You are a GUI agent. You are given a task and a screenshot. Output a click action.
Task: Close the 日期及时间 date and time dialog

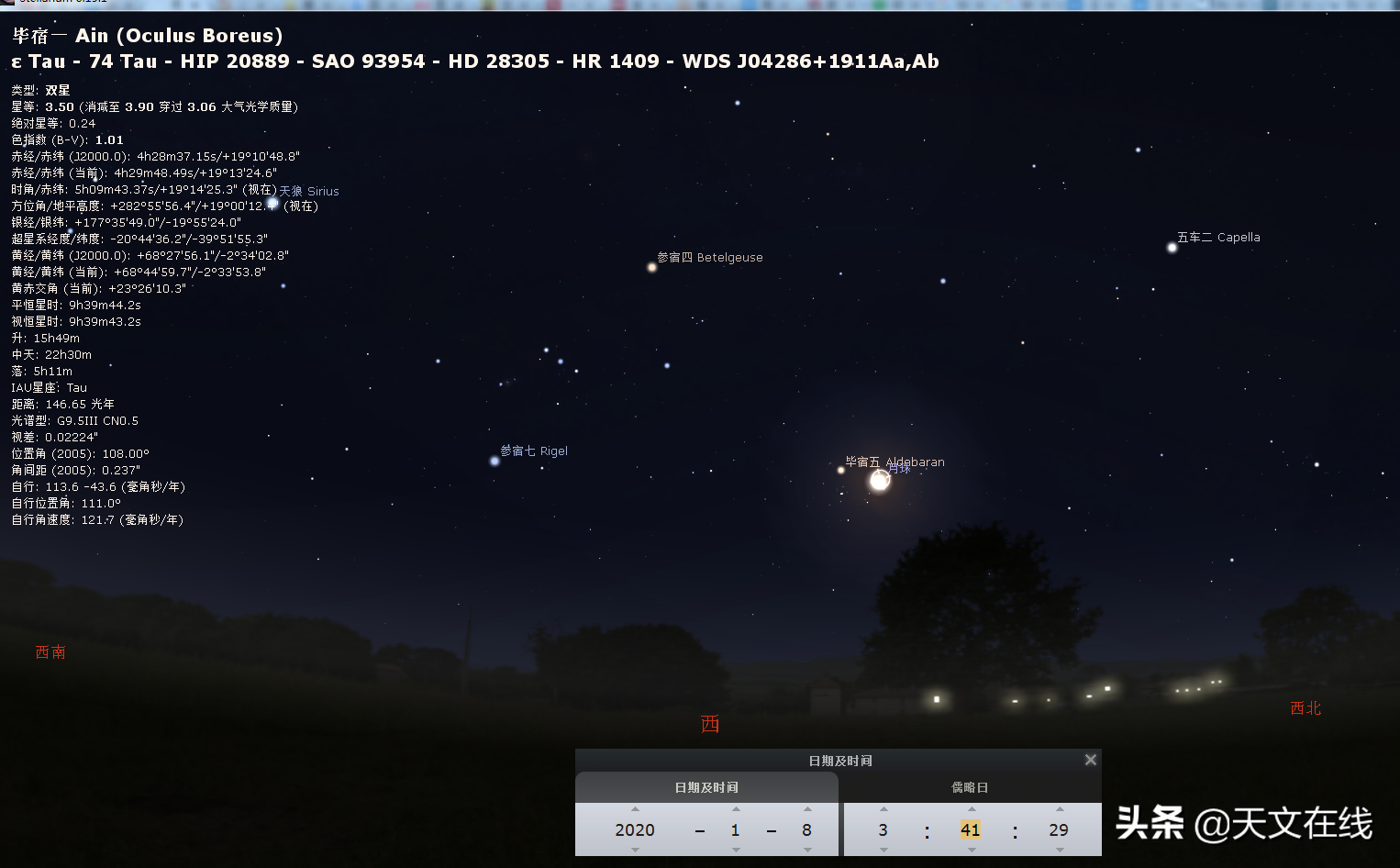click(x=1090, y=760)
